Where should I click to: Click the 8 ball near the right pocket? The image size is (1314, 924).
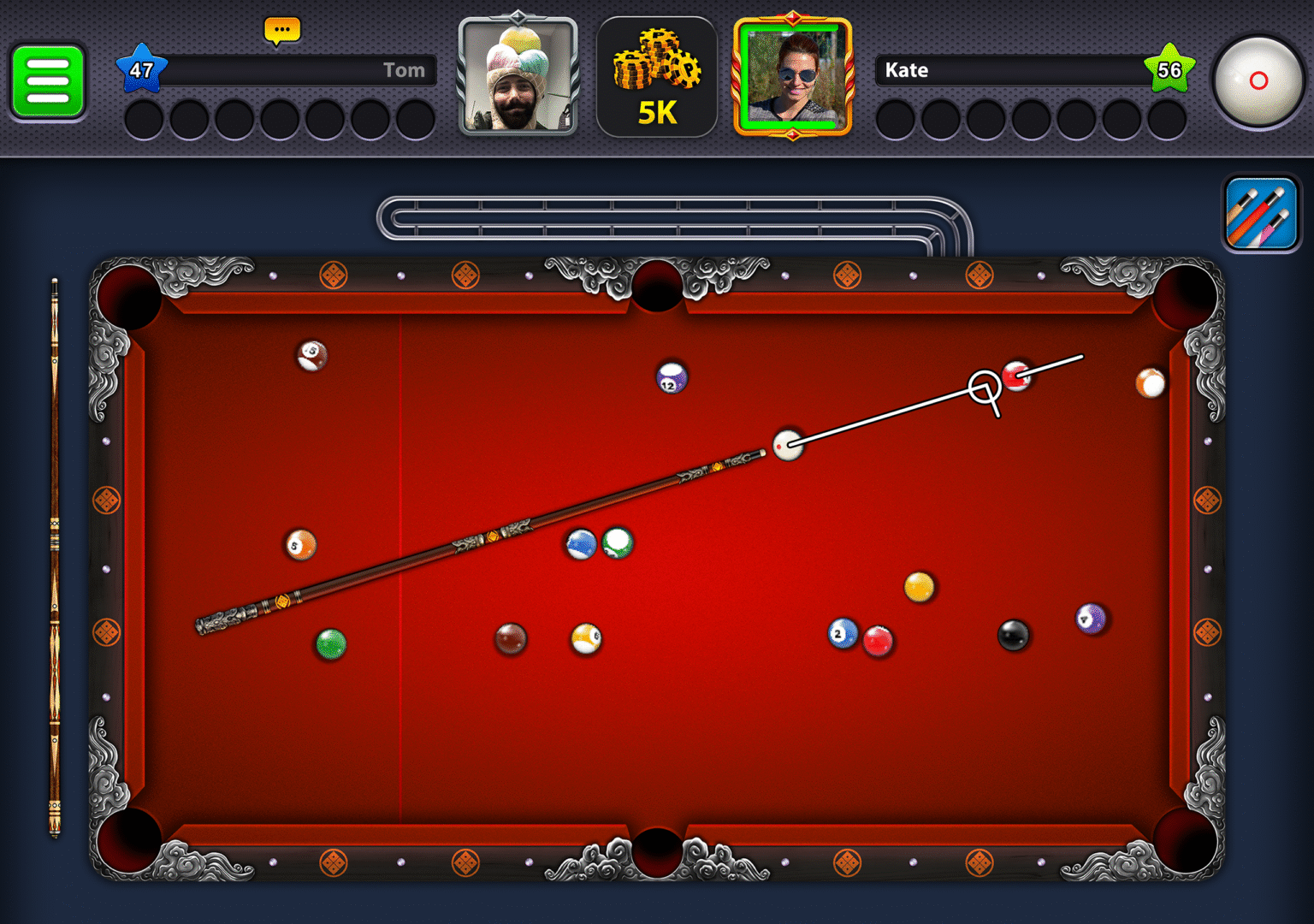point(1012,635)
